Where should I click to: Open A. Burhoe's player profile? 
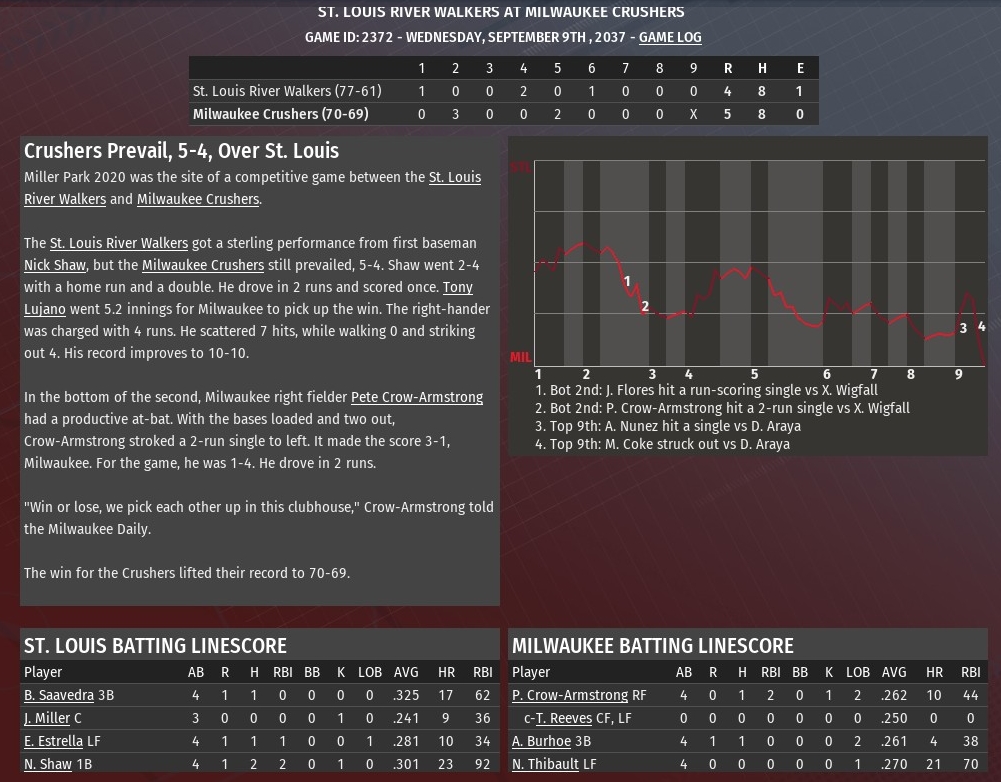click(541, 741)
